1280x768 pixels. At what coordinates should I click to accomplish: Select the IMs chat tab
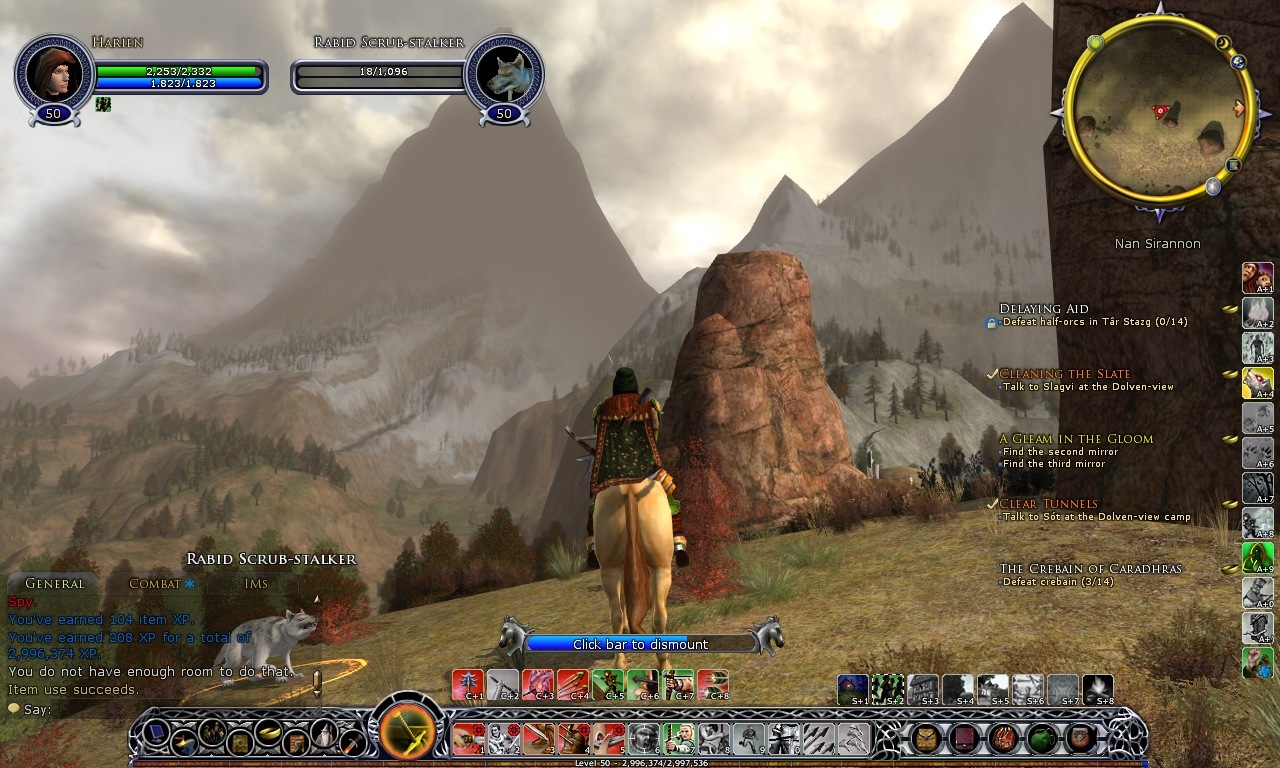(256, 583)
